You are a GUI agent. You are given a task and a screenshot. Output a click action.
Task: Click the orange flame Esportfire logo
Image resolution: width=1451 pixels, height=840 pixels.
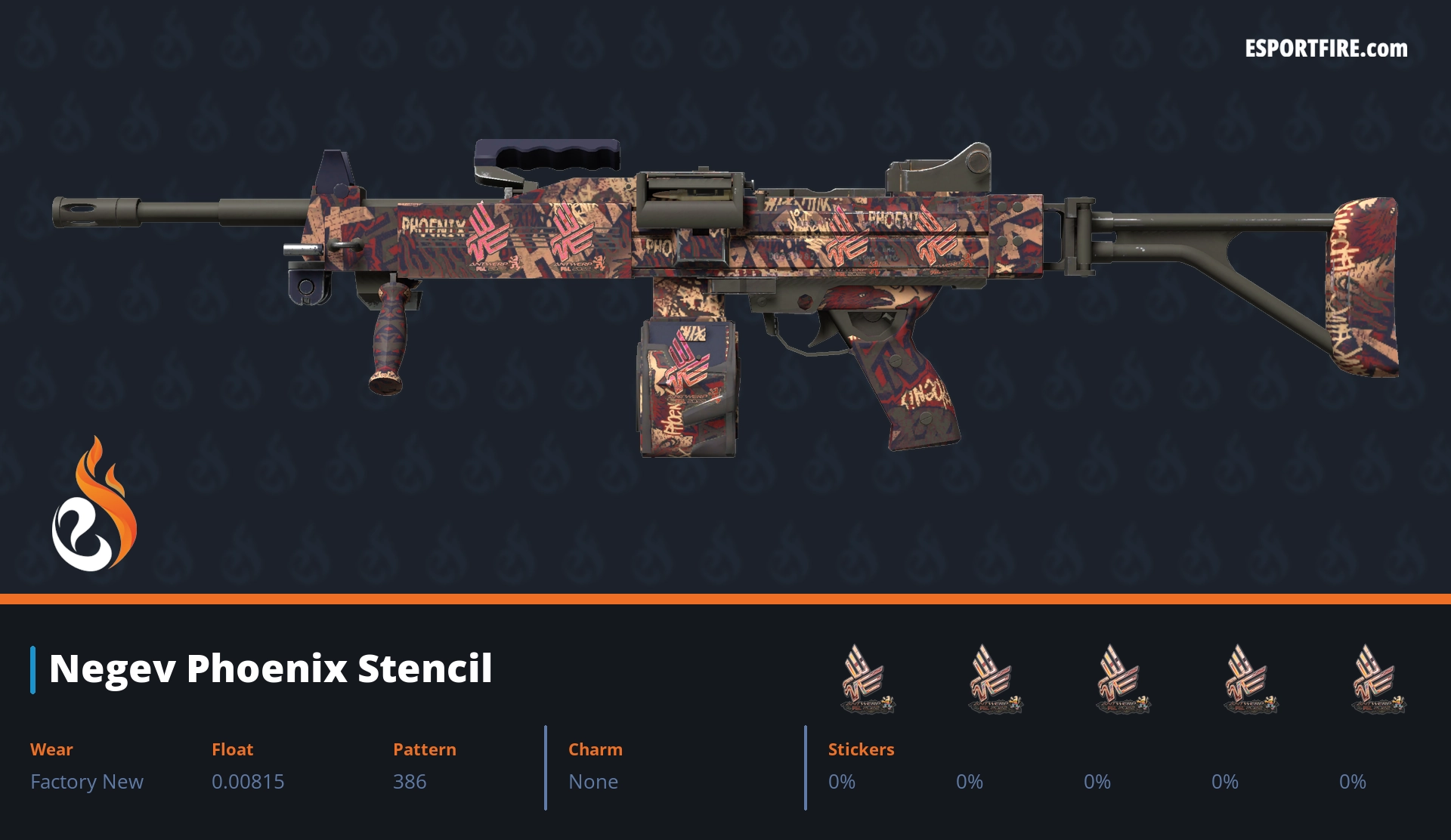94,505
